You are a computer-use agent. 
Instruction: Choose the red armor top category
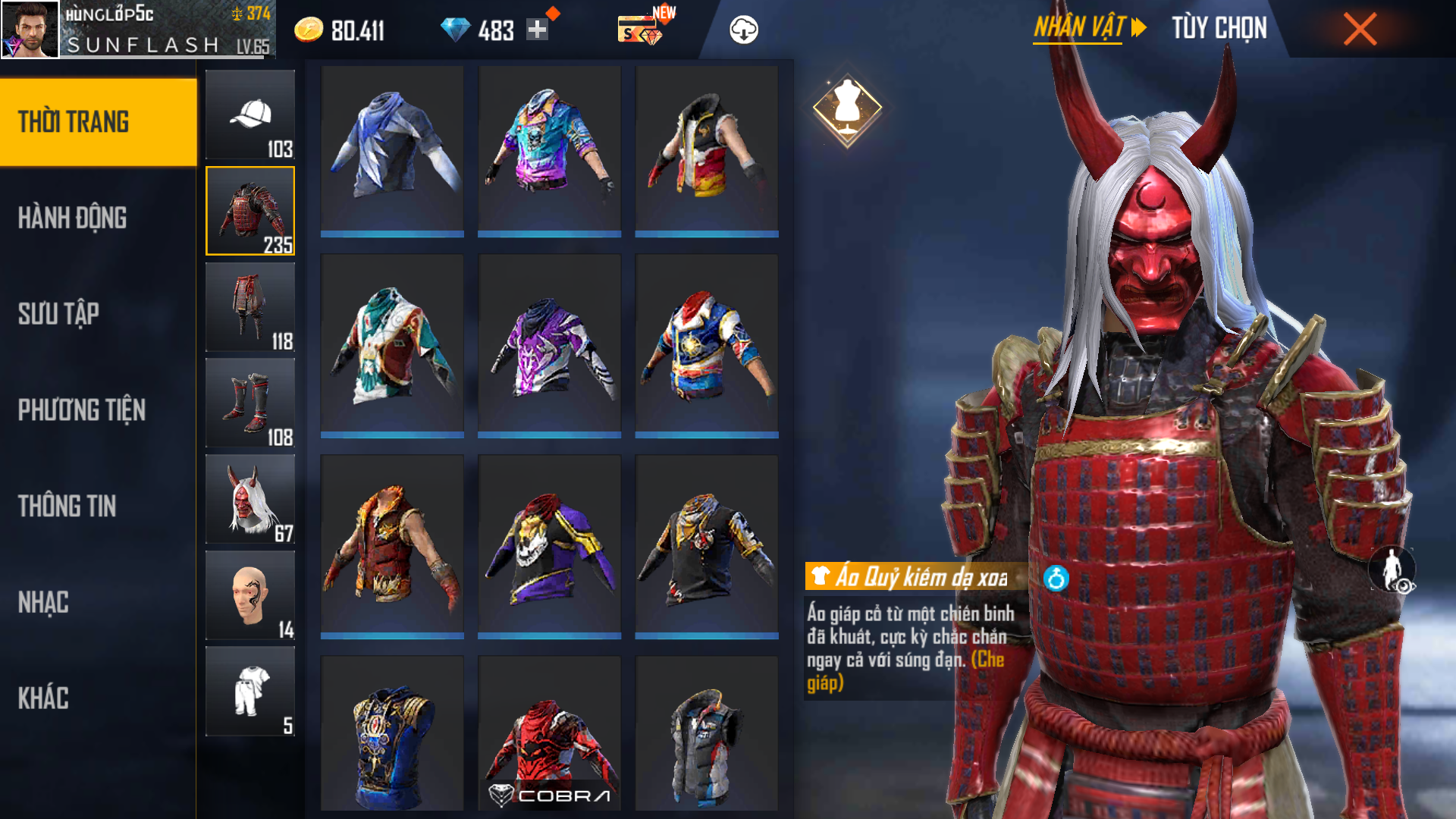pyautogui.click(x=250, y=211)
